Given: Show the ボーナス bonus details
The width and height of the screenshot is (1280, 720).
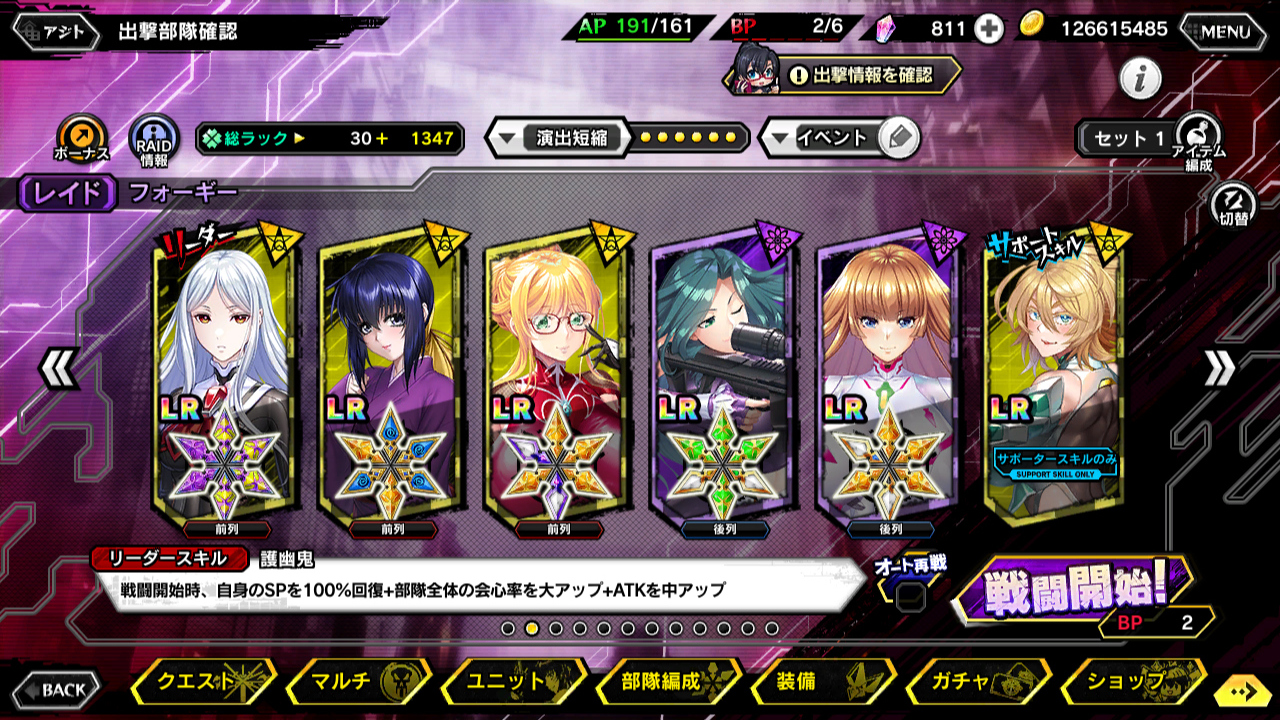Looking at the screenshot, I should point(81,137).
